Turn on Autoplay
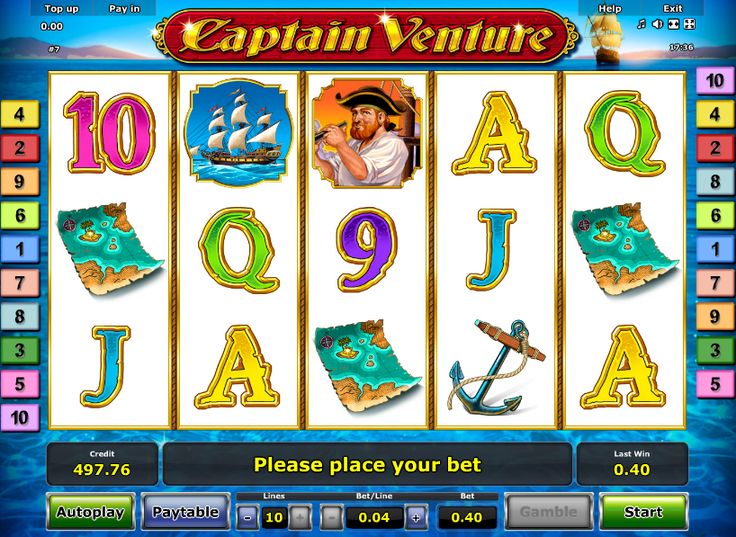736x537 pixels. click(90, 512)
